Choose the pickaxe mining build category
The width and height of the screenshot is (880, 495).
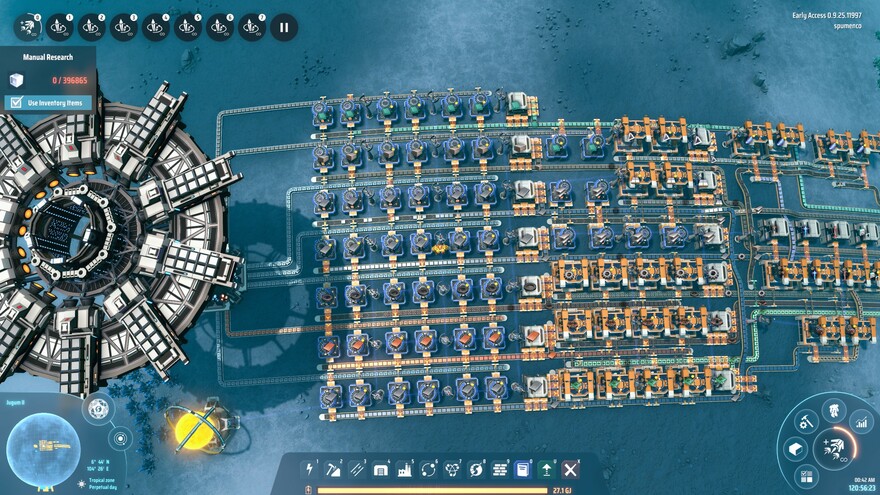click(333, 468)
